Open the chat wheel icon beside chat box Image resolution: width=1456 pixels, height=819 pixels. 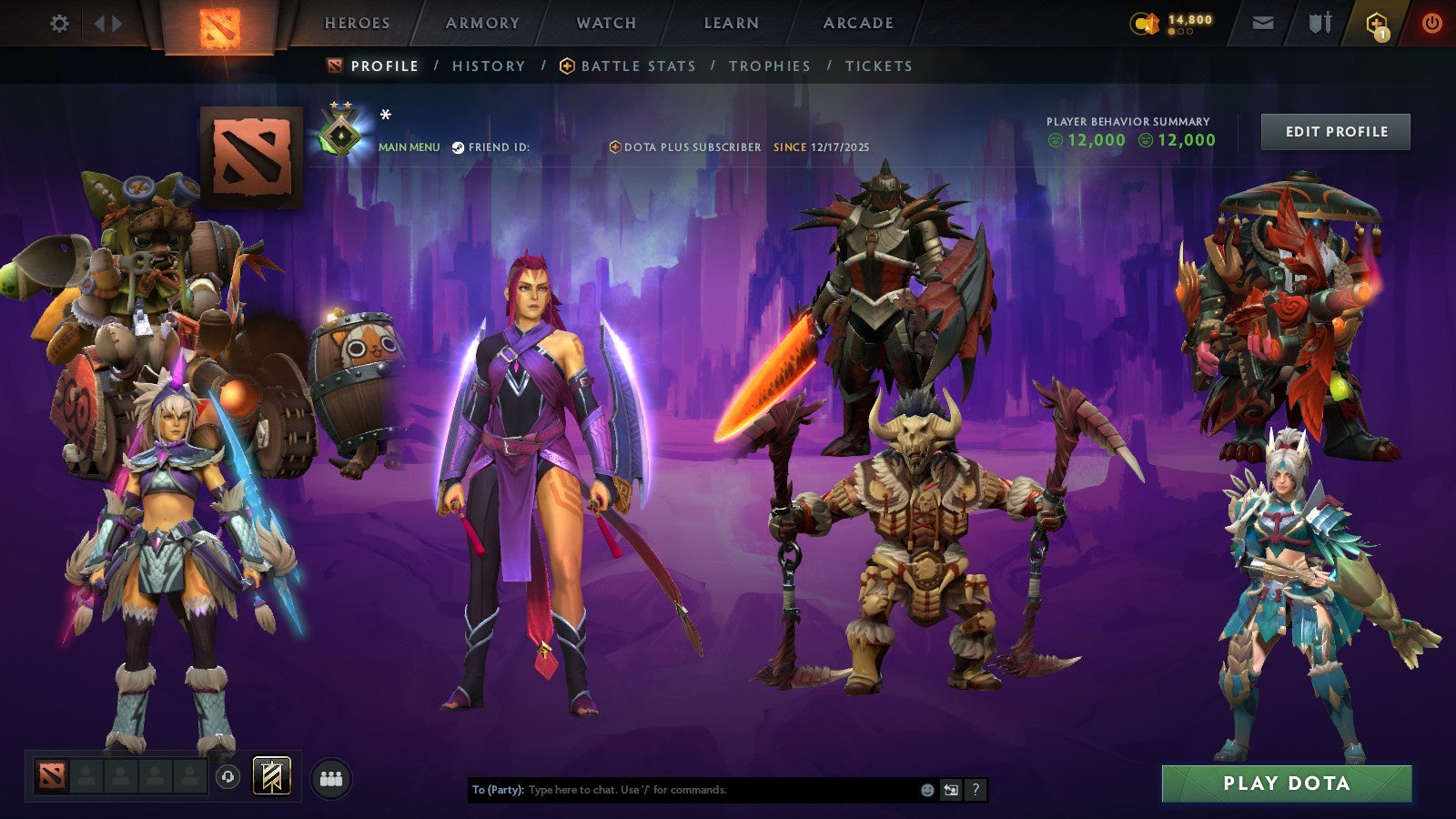(x=950, y=790)
